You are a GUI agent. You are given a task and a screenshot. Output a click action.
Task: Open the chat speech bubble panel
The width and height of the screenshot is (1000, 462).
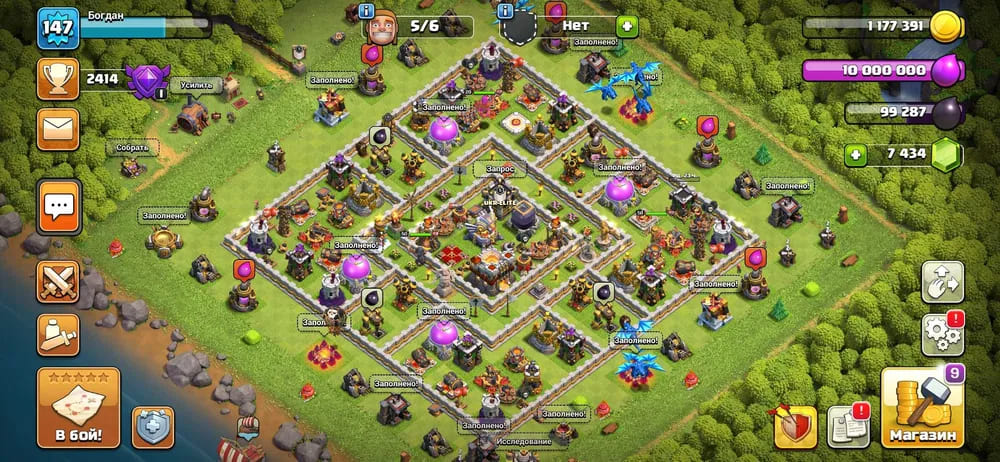coord(58,207)
